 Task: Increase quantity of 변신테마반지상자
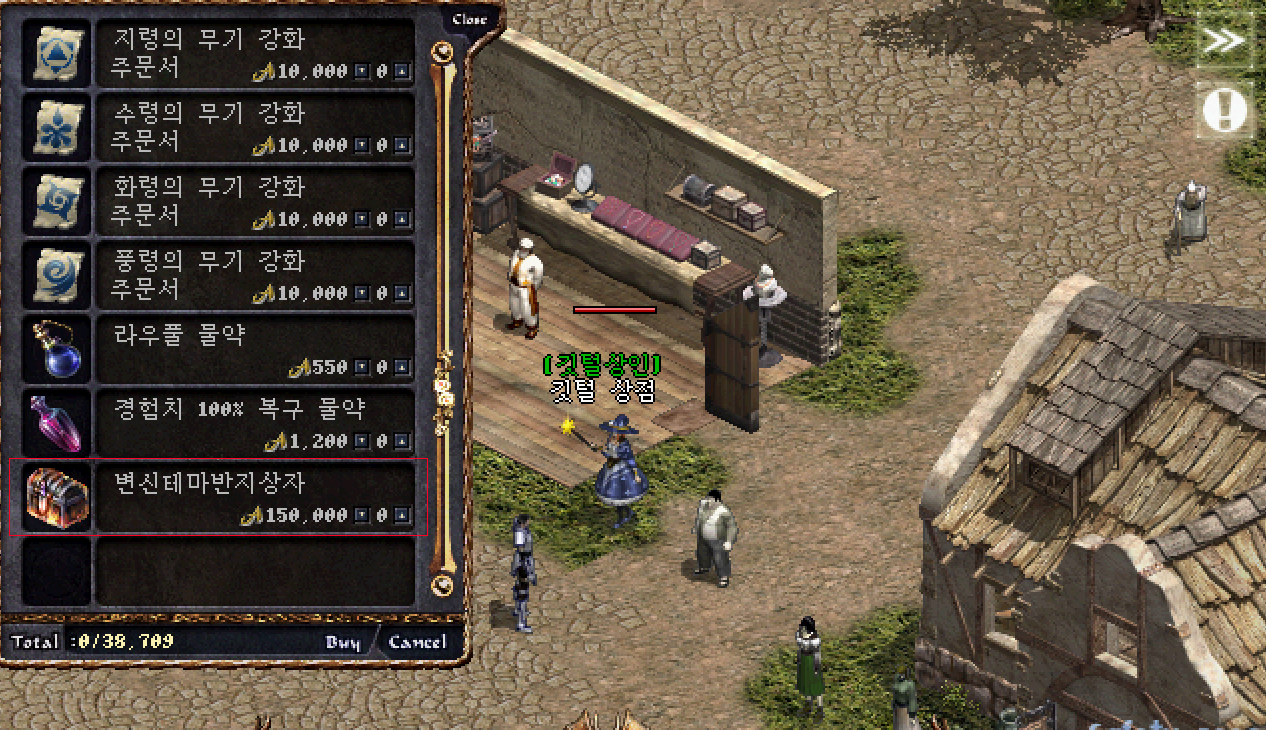(x=402, y=516)
